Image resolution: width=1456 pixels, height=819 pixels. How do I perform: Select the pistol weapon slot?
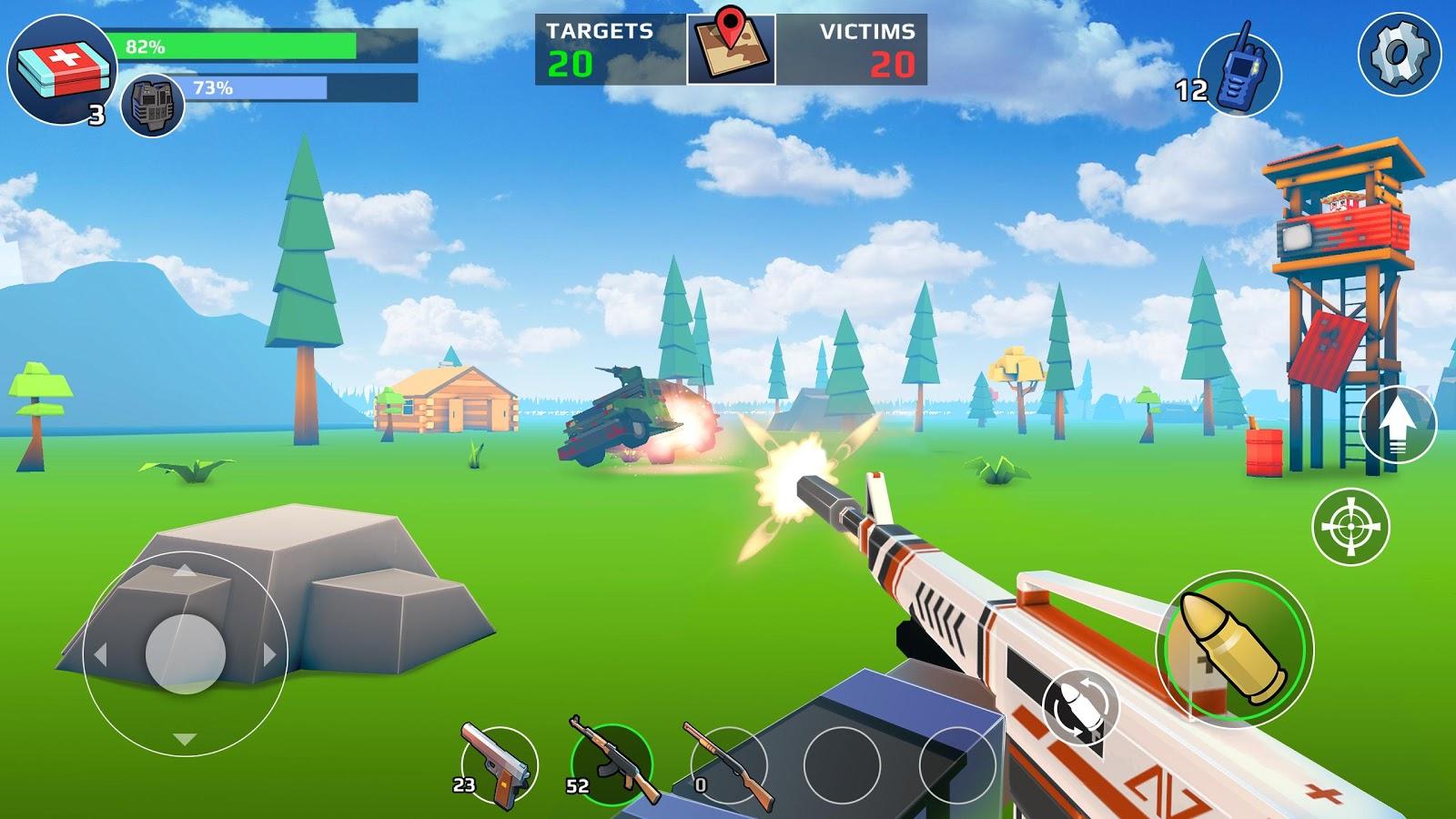pos(498,766)
